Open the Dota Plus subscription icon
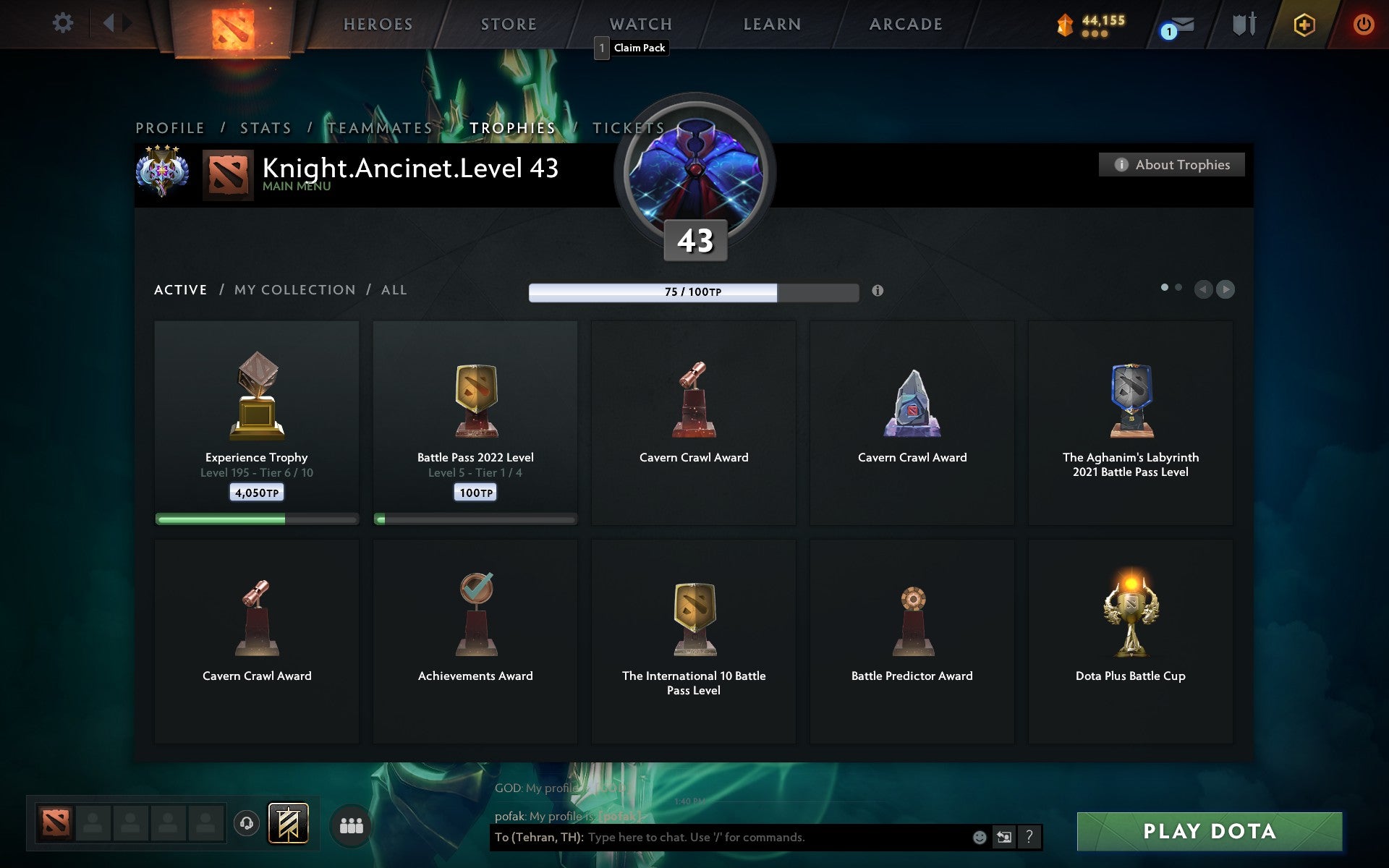This screenshot has height=868, width=1389. click(1302, 24)
